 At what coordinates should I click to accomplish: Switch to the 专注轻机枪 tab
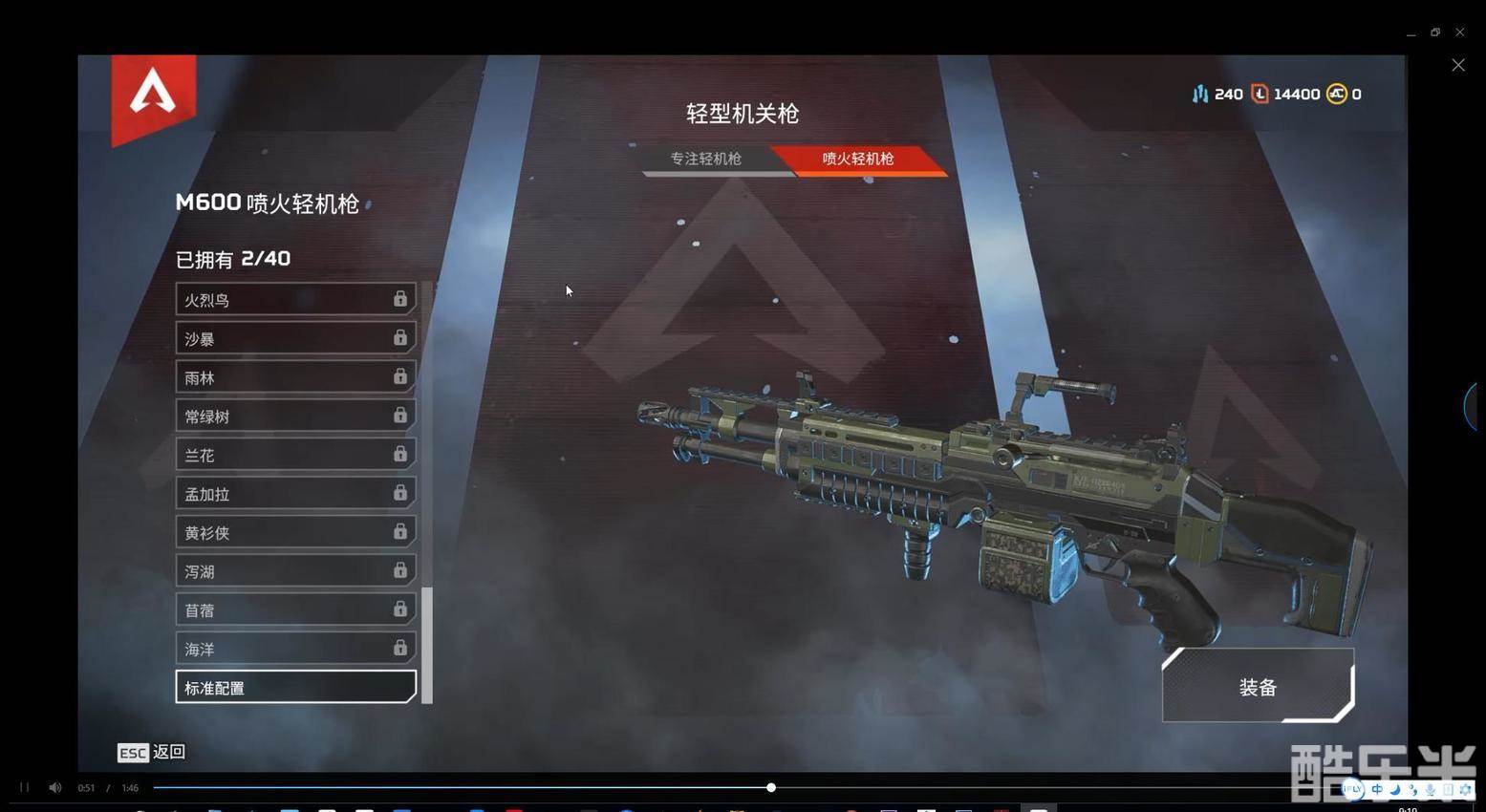(707, 160)
